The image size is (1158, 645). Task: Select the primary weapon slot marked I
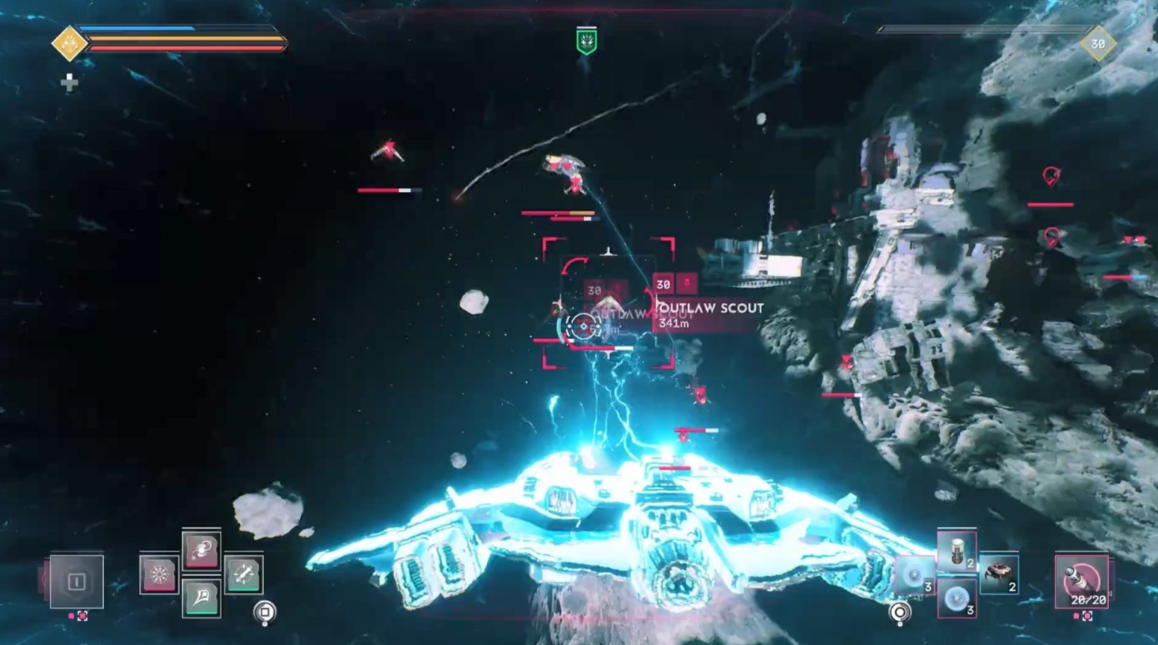tap(77, 581)
